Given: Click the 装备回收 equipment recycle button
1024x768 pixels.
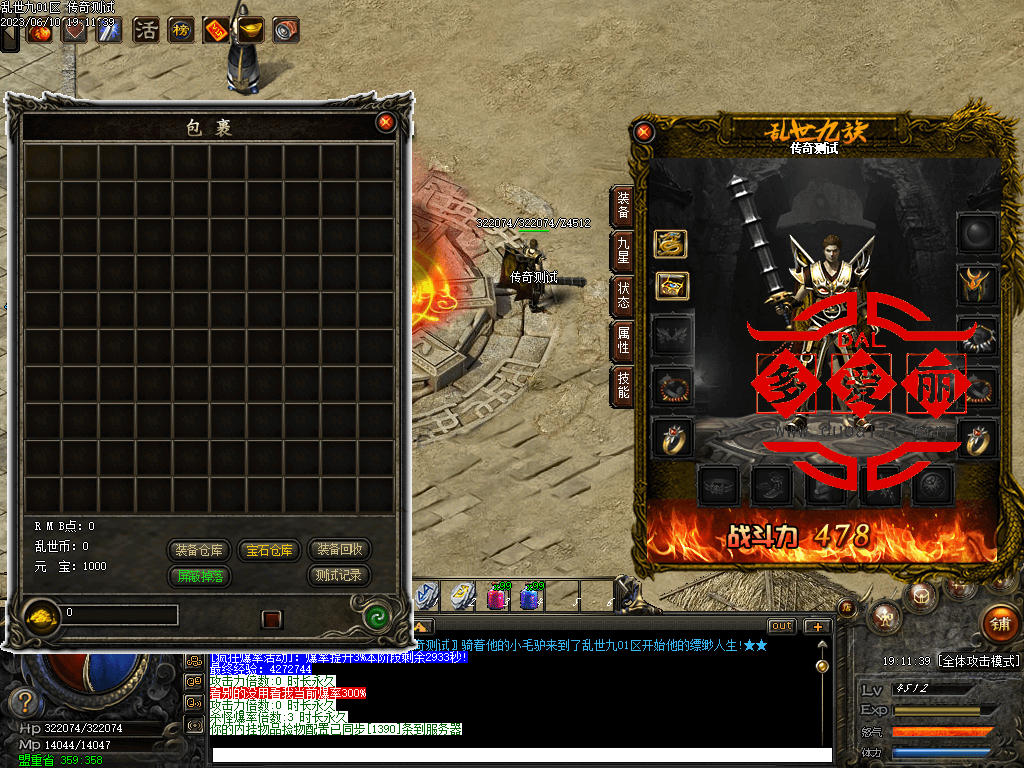Looking at the screenshot, I should tap(339, 550).
